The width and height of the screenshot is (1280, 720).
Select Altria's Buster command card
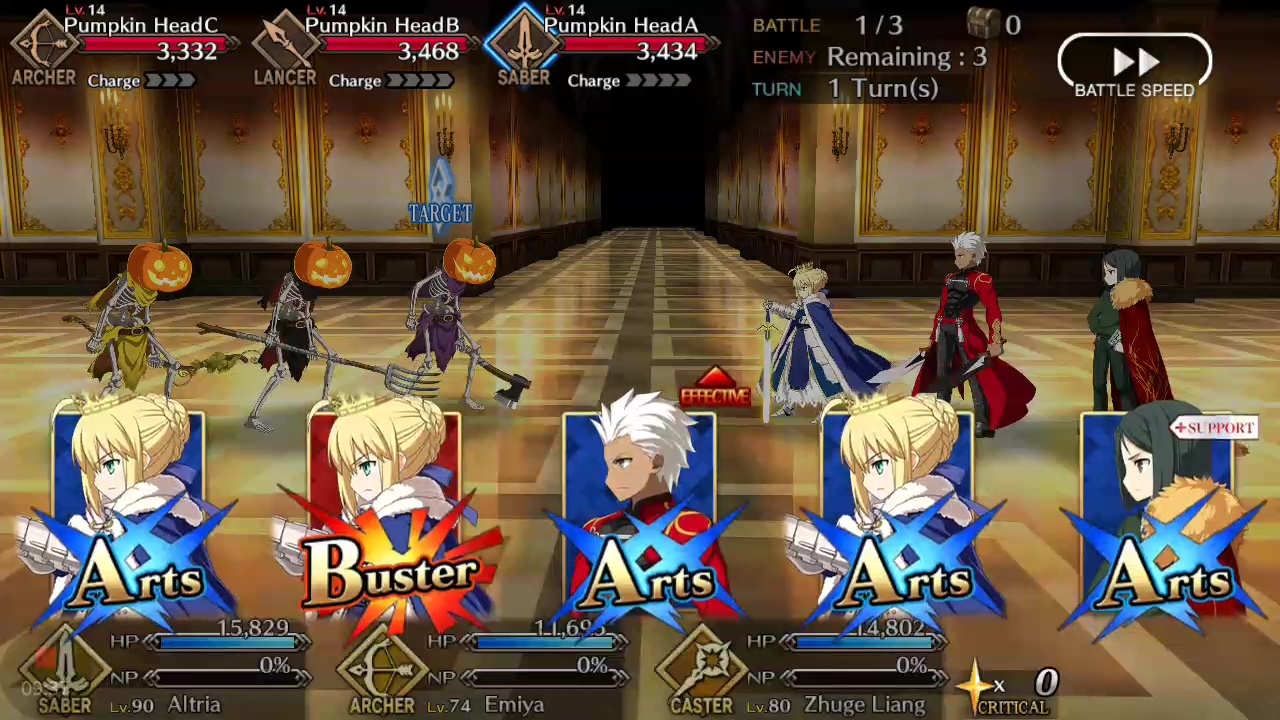coord(385,520)
